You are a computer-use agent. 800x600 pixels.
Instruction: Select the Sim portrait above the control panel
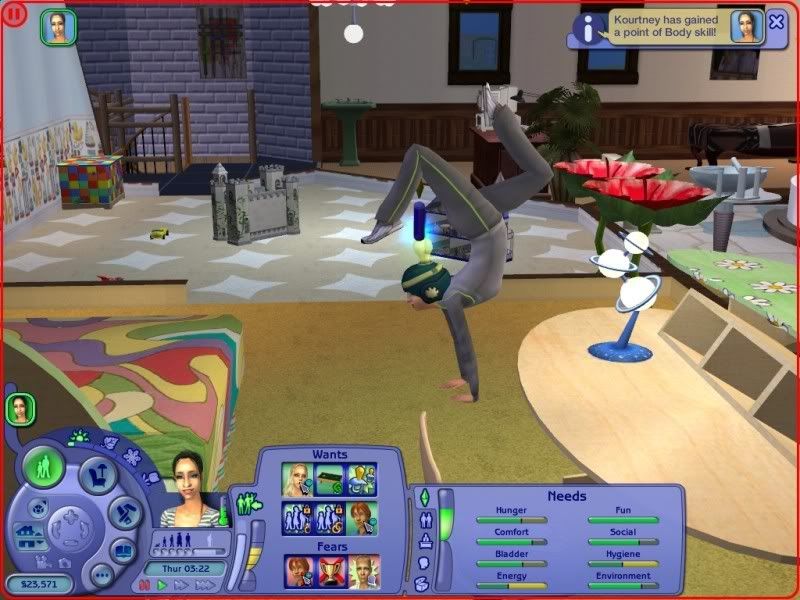point(20,408)
